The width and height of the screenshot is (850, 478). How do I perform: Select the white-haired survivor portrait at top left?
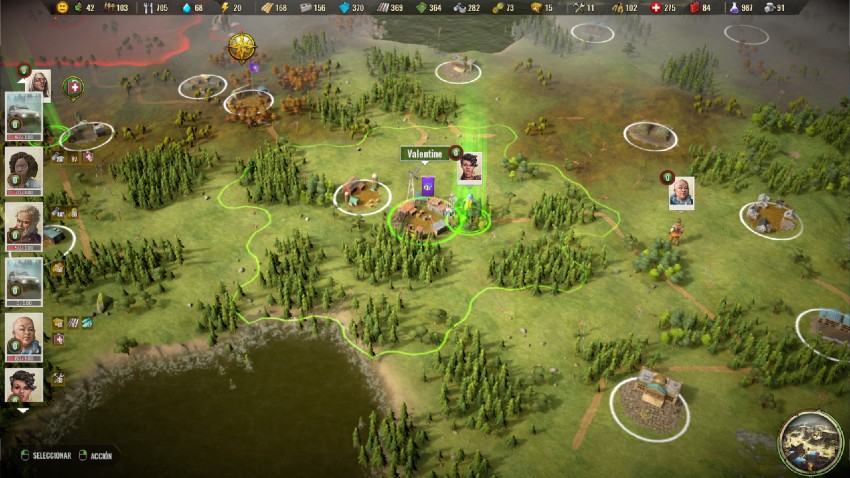37,84
